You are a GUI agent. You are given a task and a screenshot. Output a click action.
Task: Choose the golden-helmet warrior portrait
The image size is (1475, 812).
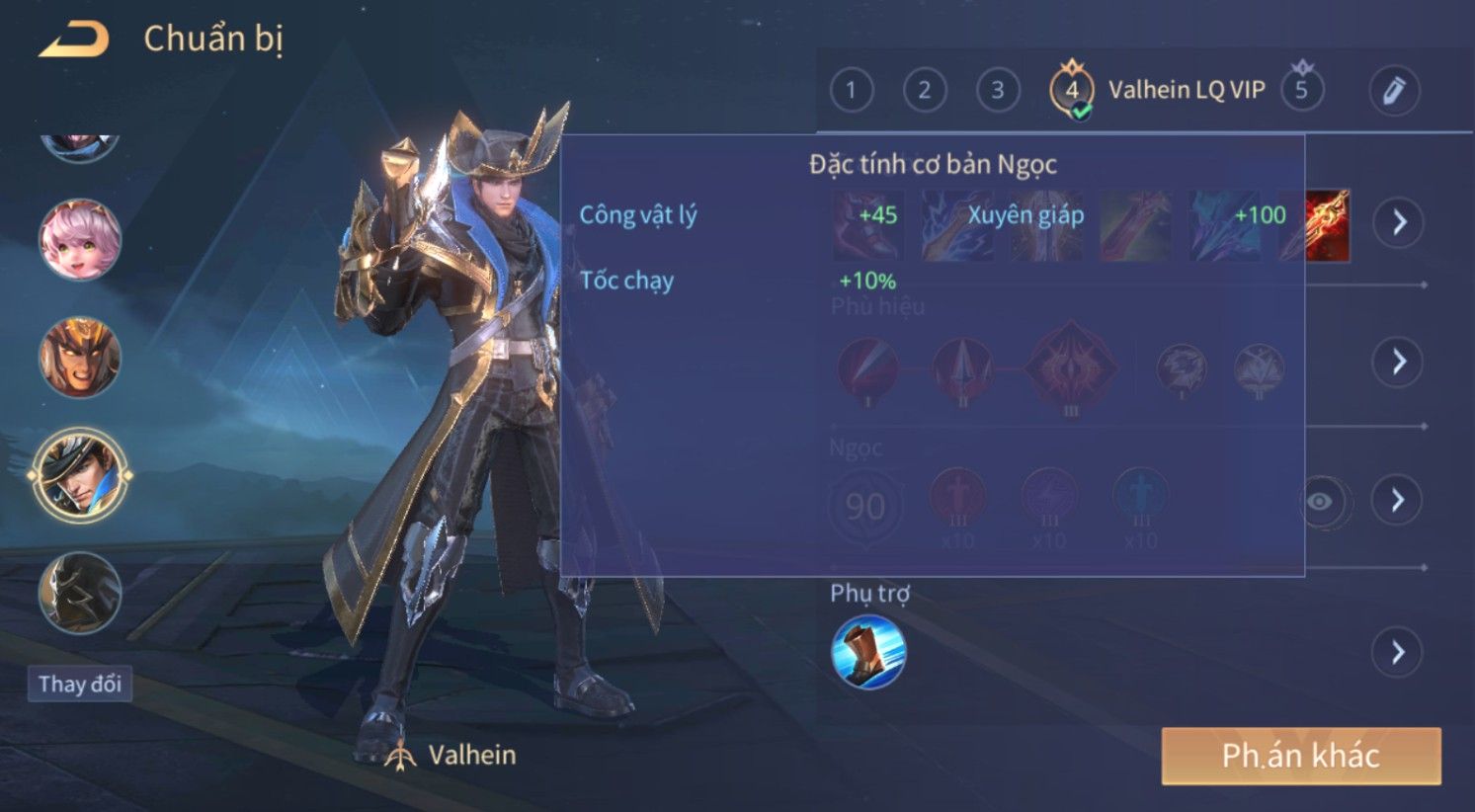[x=79, y=358]
